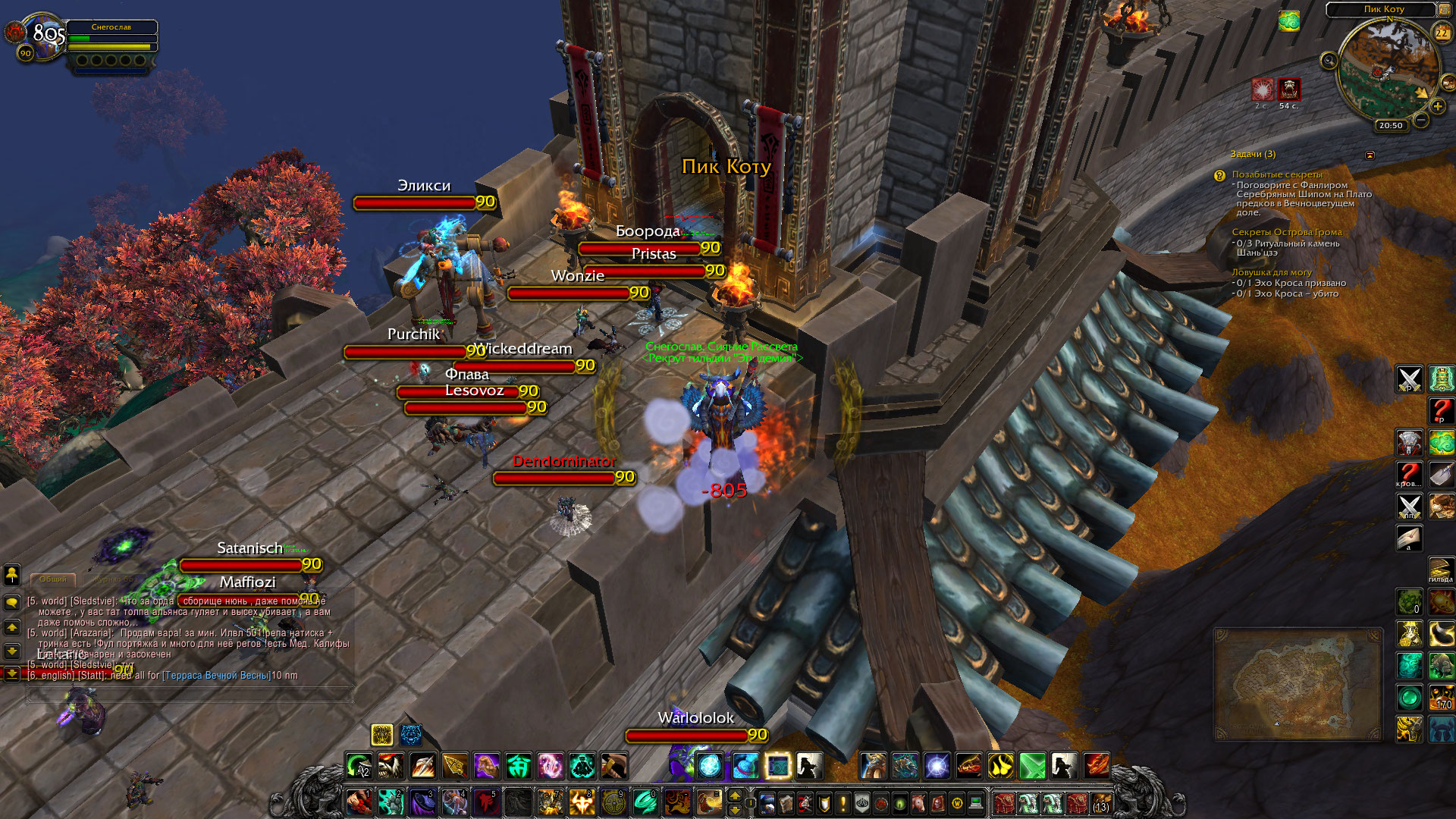Image resolution: width=1456 pixels, height=819 pixels.
Task: Click the гильда treasure chest button
Action: click(x=1441, y=570)
